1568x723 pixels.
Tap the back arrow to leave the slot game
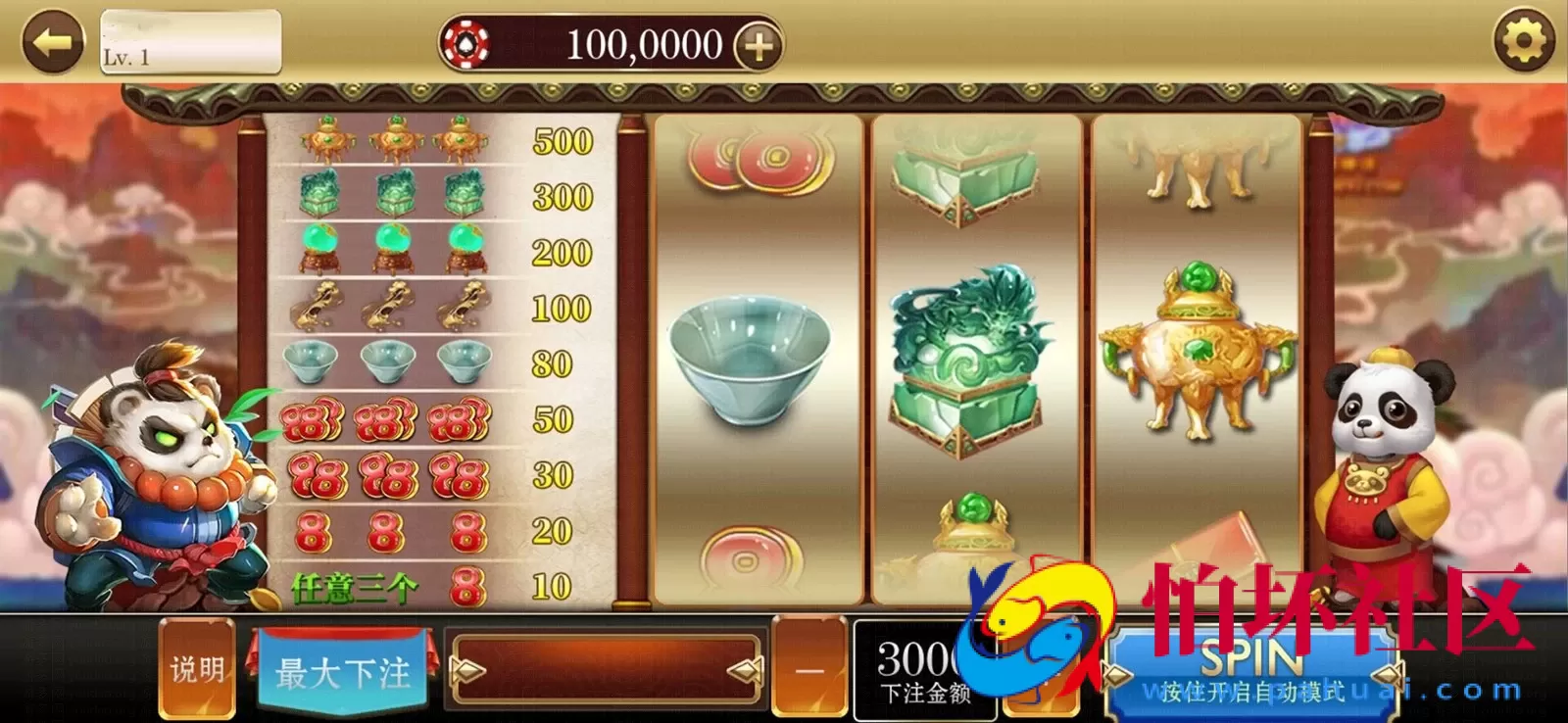tap(54, 43)
